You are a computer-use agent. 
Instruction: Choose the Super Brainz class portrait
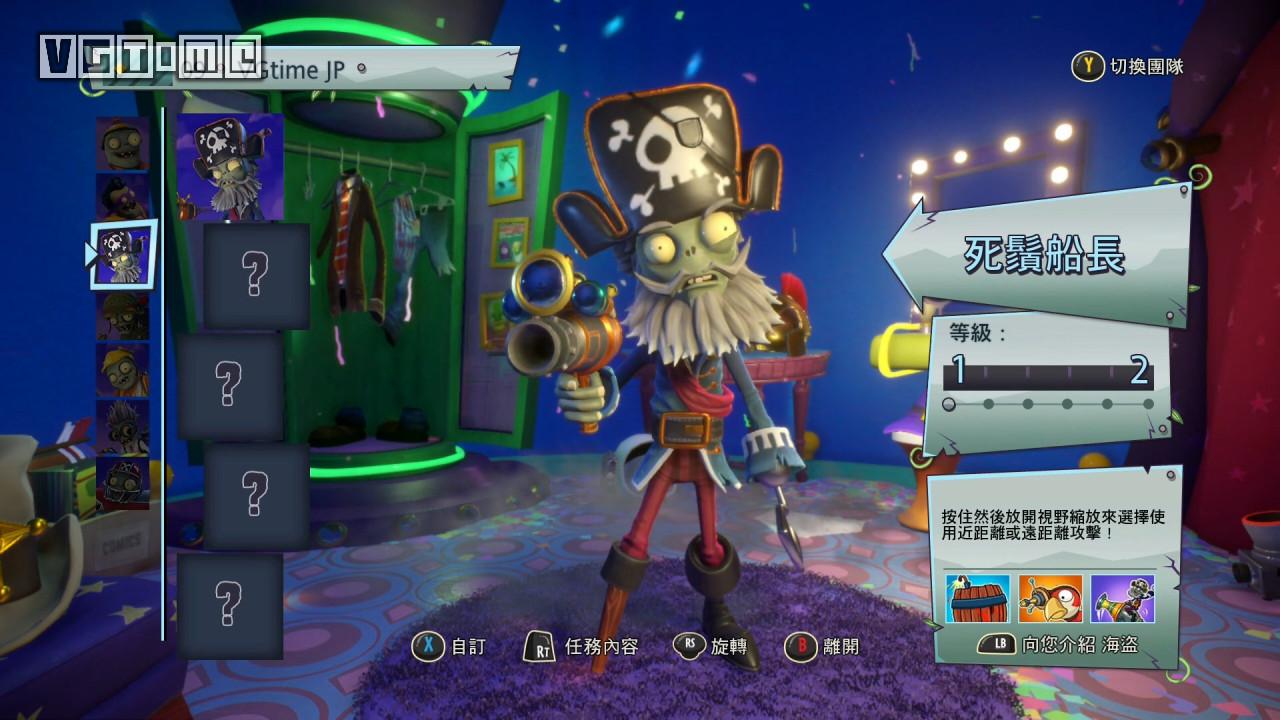tap(122, 199)
